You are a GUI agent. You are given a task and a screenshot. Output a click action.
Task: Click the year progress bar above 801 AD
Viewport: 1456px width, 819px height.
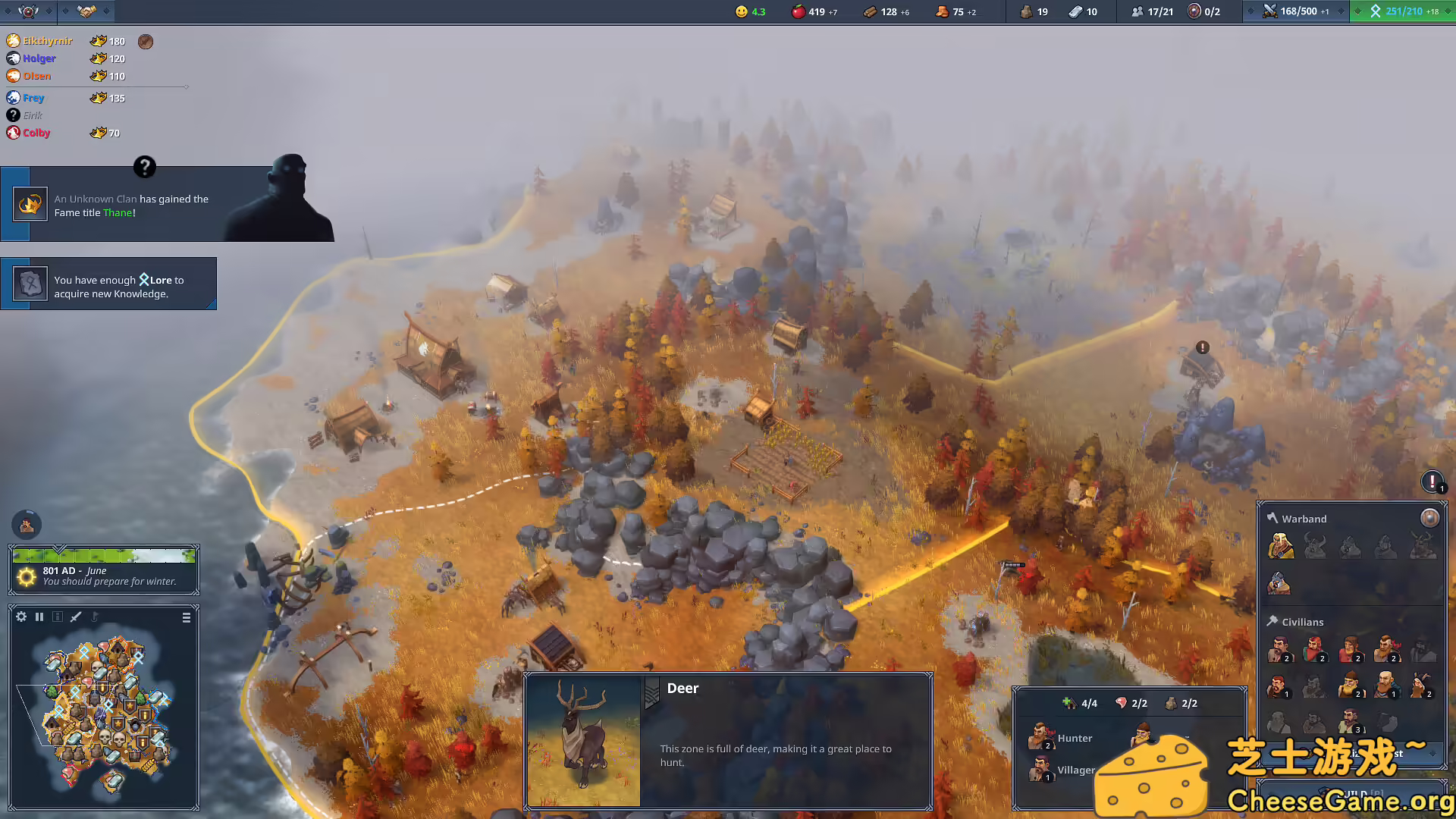click(104, 554)
